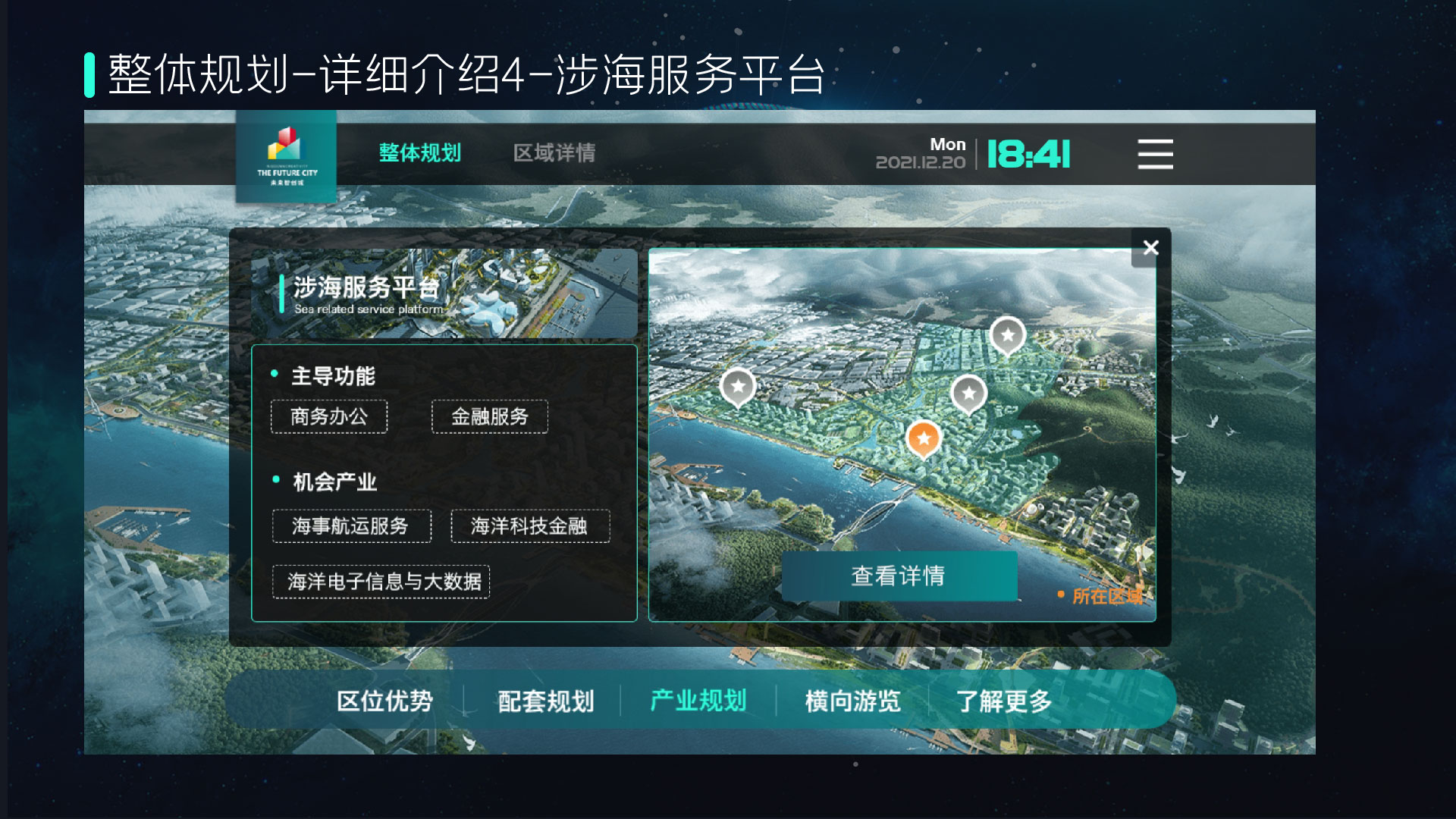Click the 产业规划 highlighted bottom menu item

pos(698,701)
